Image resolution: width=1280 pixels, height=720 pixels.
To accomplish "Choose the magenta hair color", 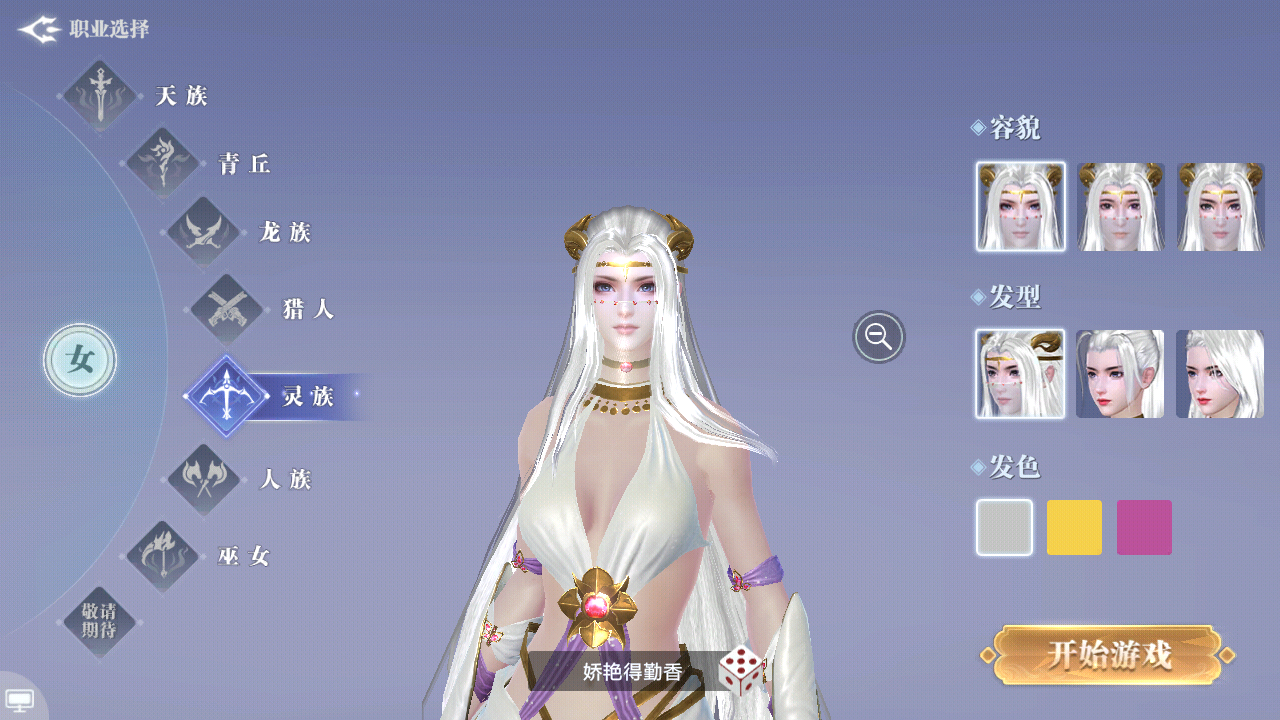I will point(1144,528).
